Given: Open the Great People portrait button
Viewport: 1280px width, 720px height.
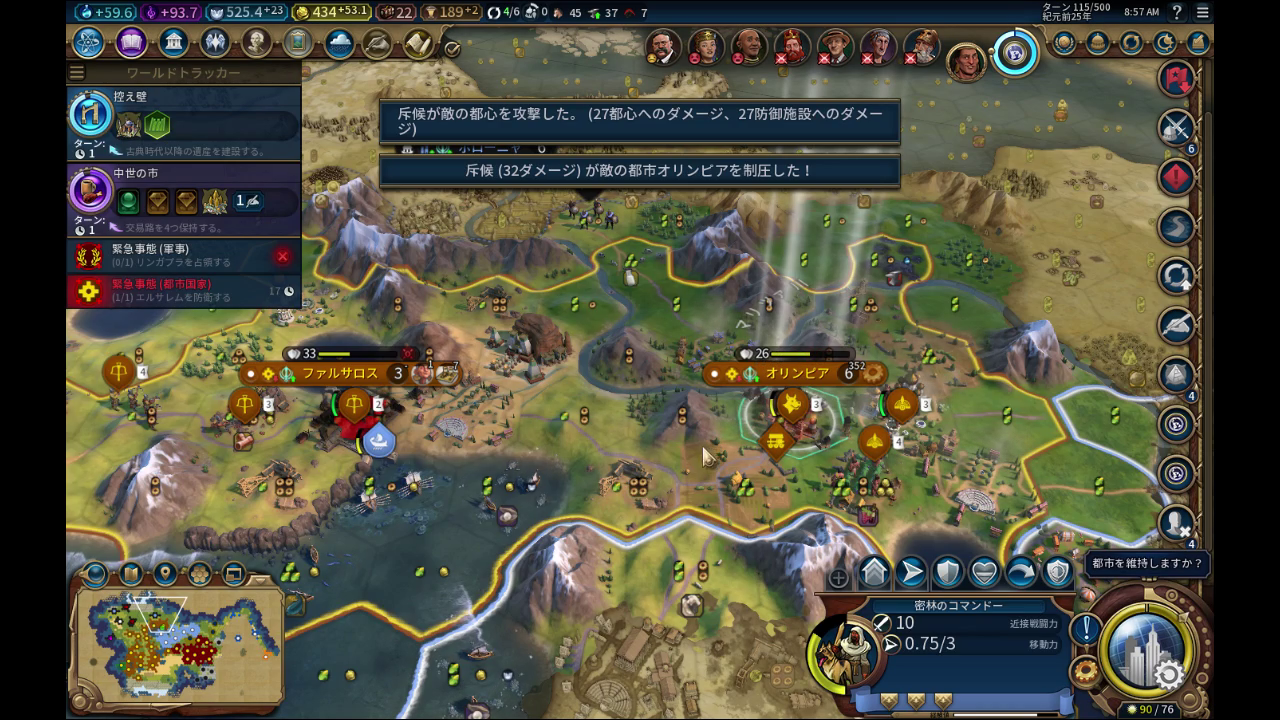Looking at the screenshot, I should pos(257,43).
